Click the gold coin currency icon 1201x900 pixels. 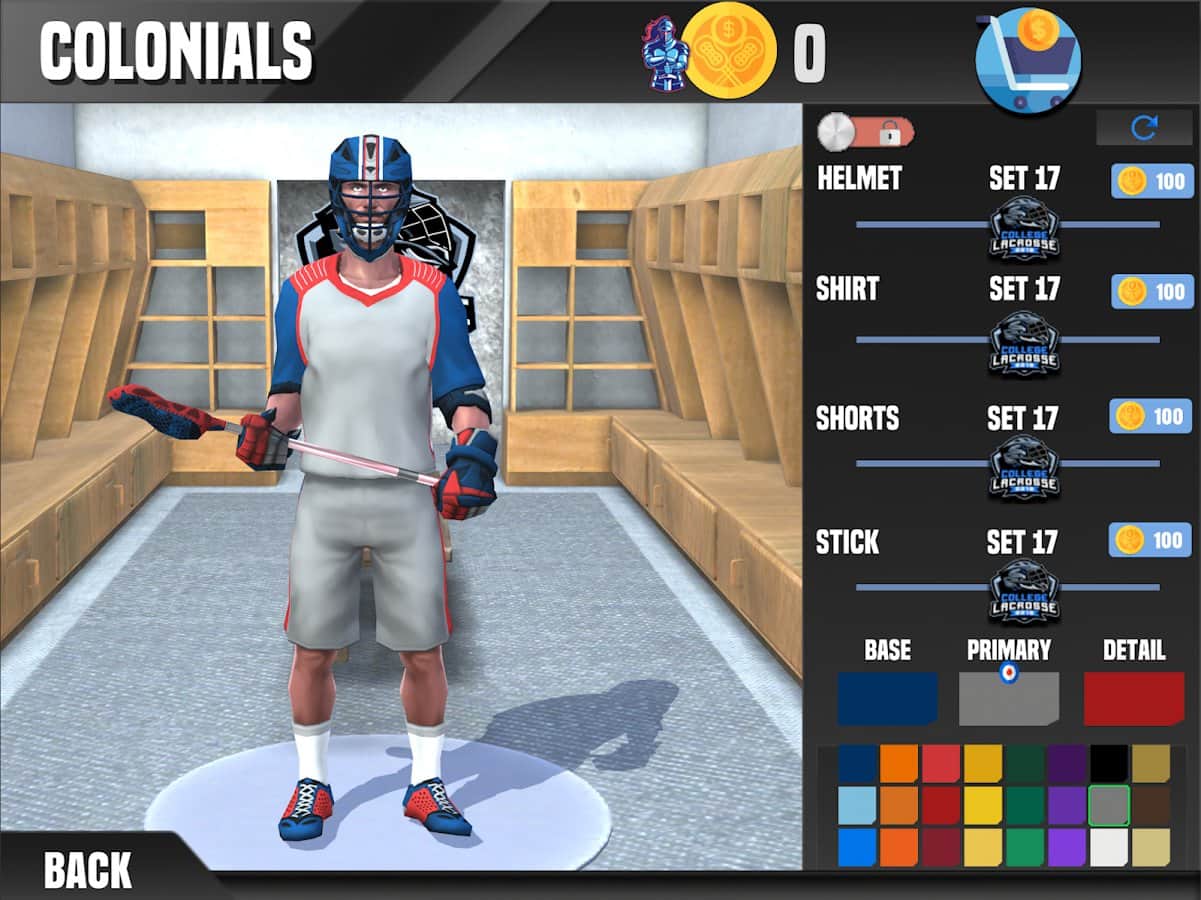click(731, 50)
